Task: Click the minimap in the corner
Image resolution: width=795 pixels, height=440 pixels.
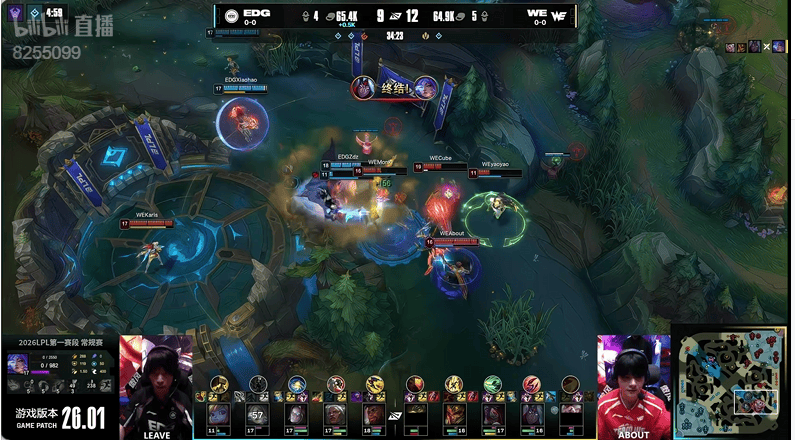Action: pos(731,385)
